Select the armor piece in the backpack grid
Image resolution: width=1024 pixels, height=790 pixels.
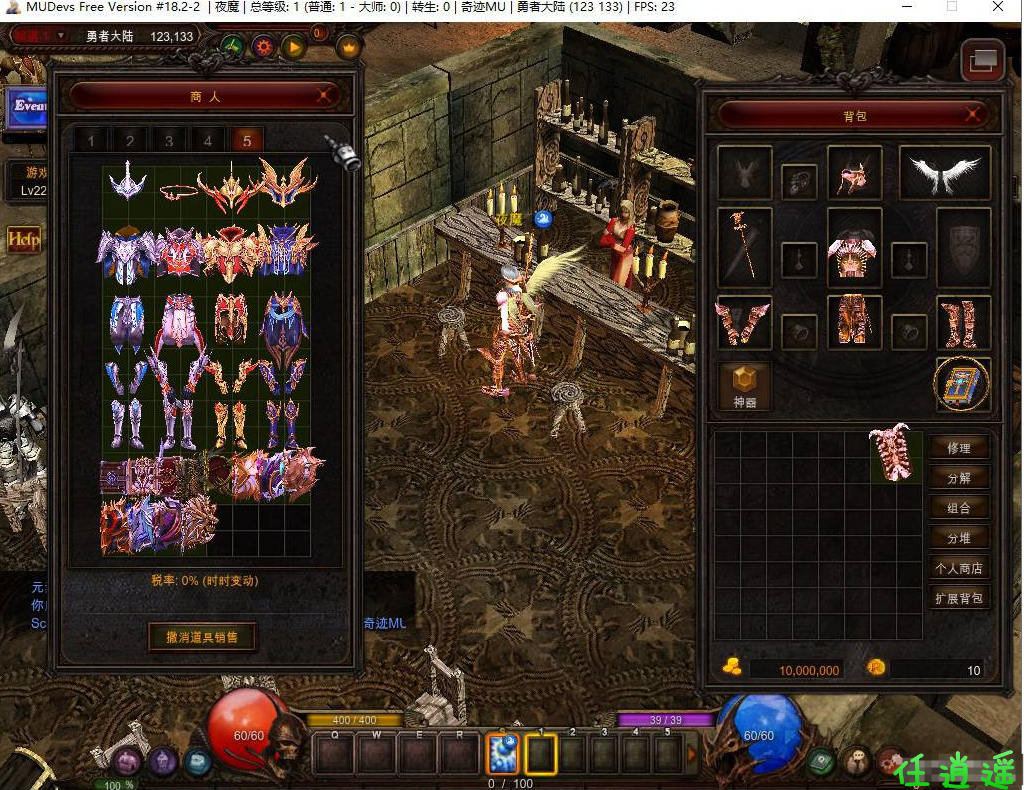895,454
